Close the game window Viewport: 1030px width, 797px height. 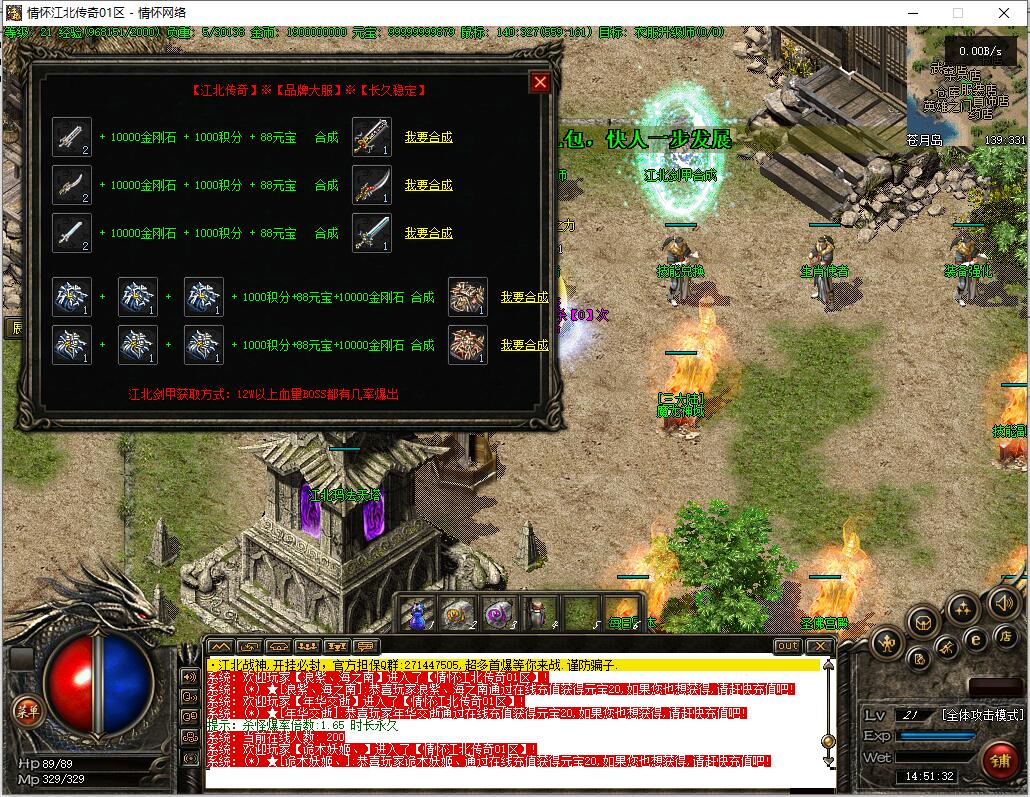click(x=1005, y=13)
